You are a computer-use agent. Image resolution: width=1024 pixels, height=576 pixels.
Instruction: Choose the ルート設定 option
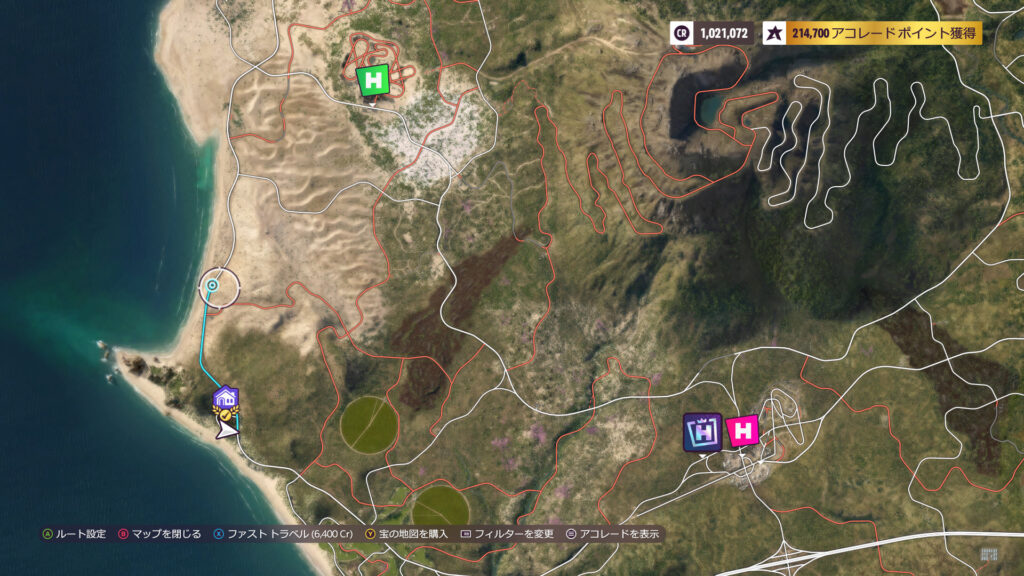(x=74, y=534)
